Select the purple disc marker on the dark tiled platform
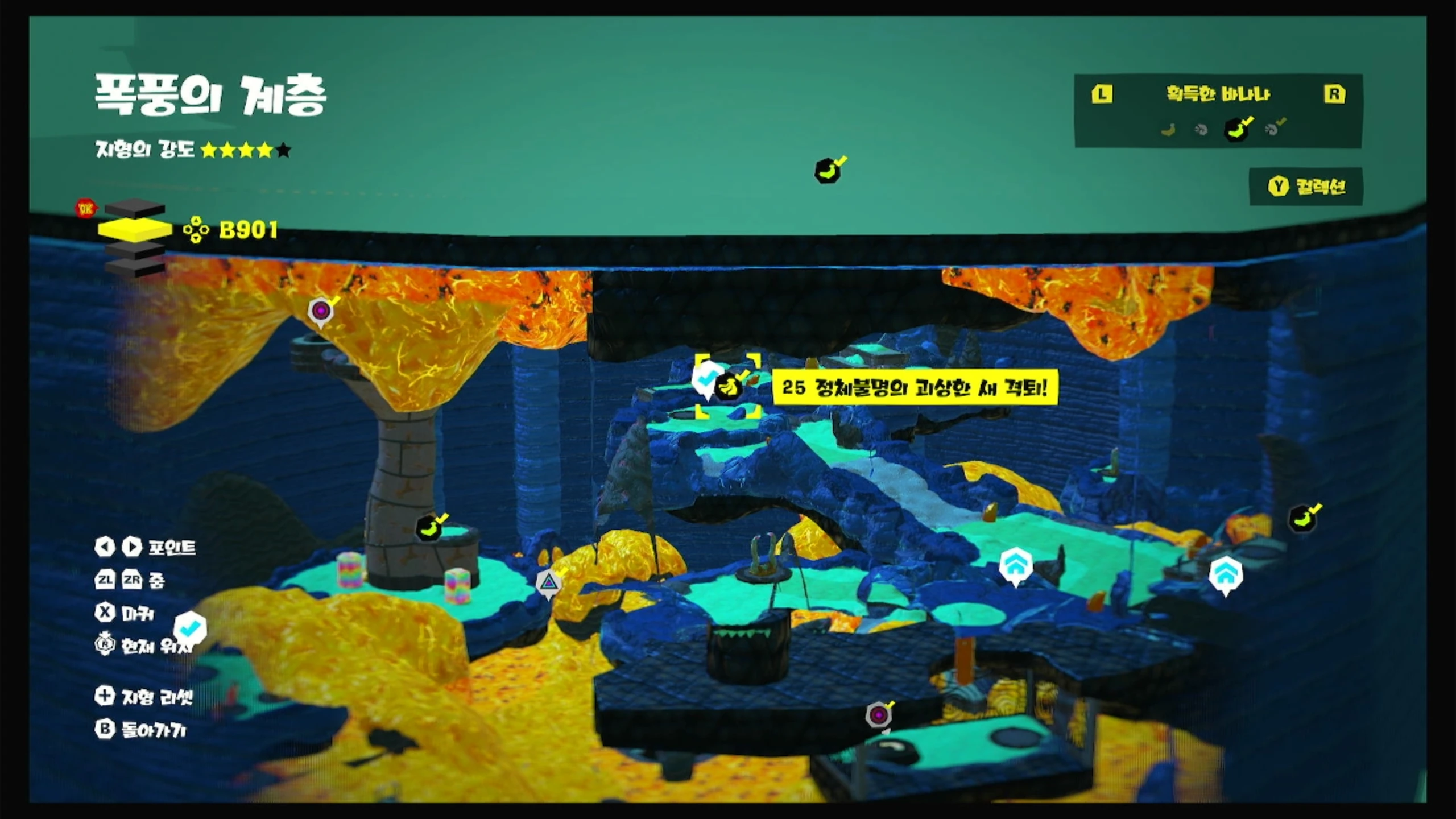This screenshot has width=1456, height=819. point(879,714)
